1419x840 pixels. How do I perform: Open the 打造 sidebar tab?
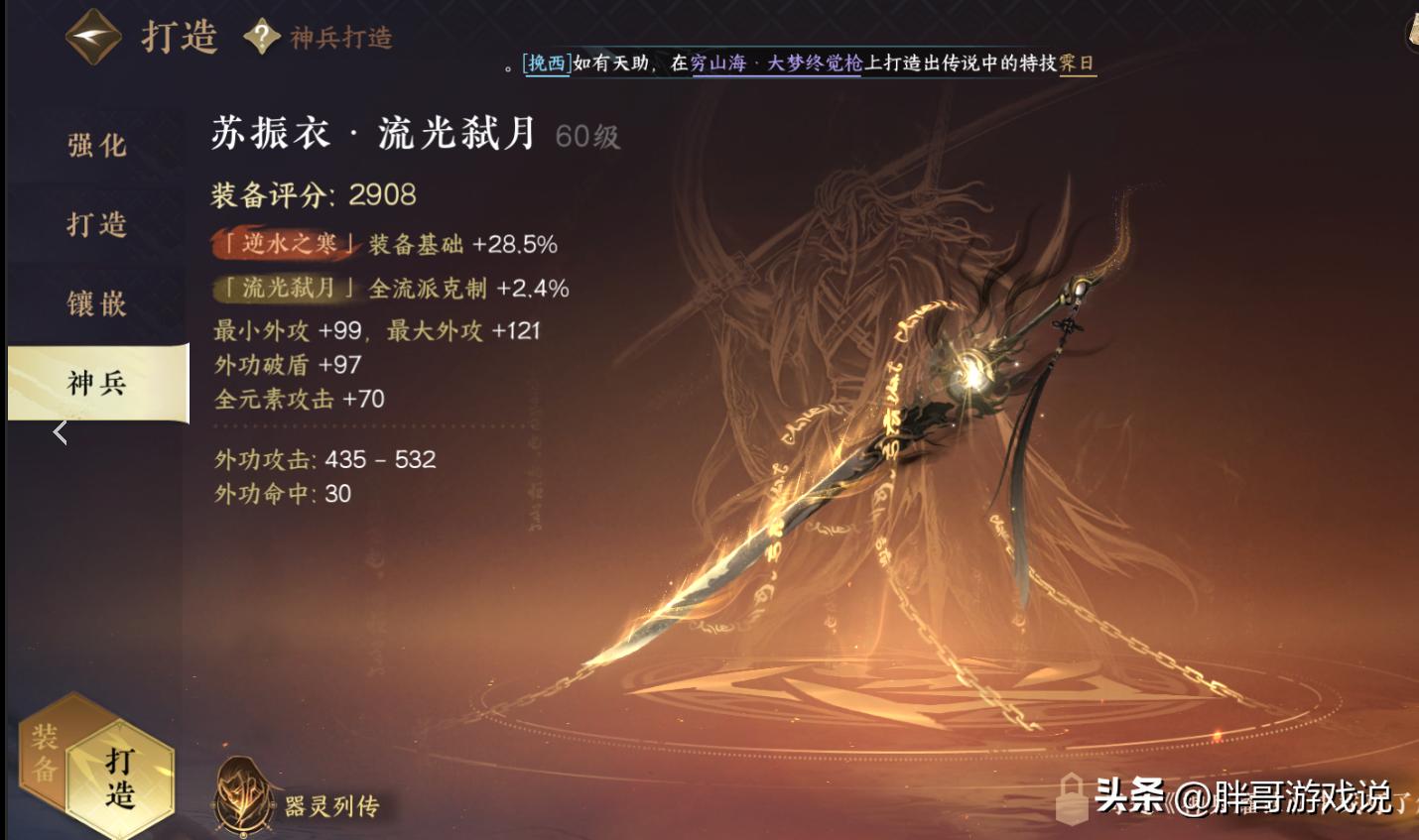(96, 224)
